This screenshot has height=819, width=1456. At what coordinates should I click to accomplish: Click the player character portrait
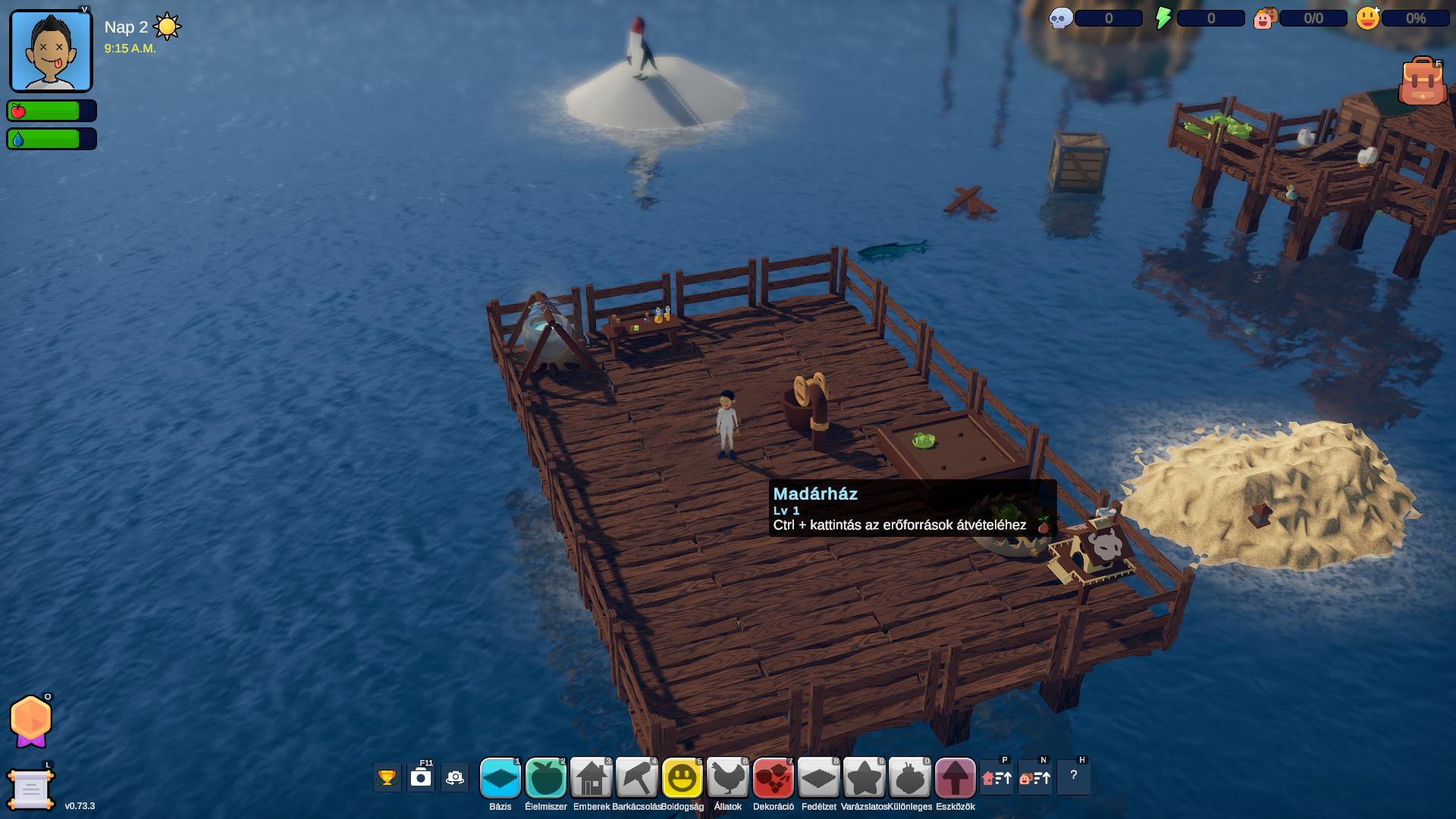pos(51,52)
